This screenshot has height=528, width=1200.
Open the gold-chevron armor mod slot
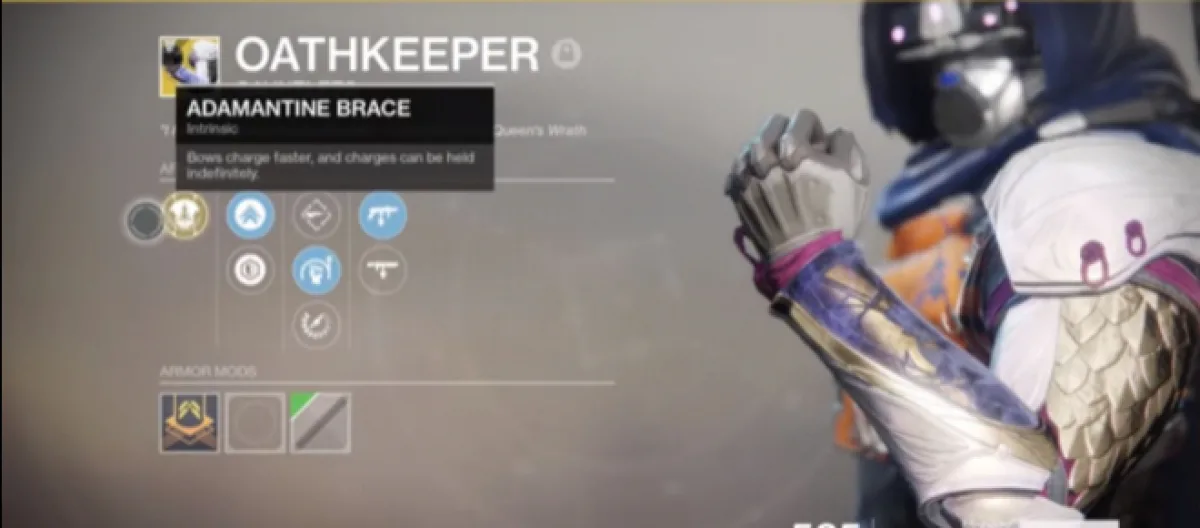click(x=189, y=422)
